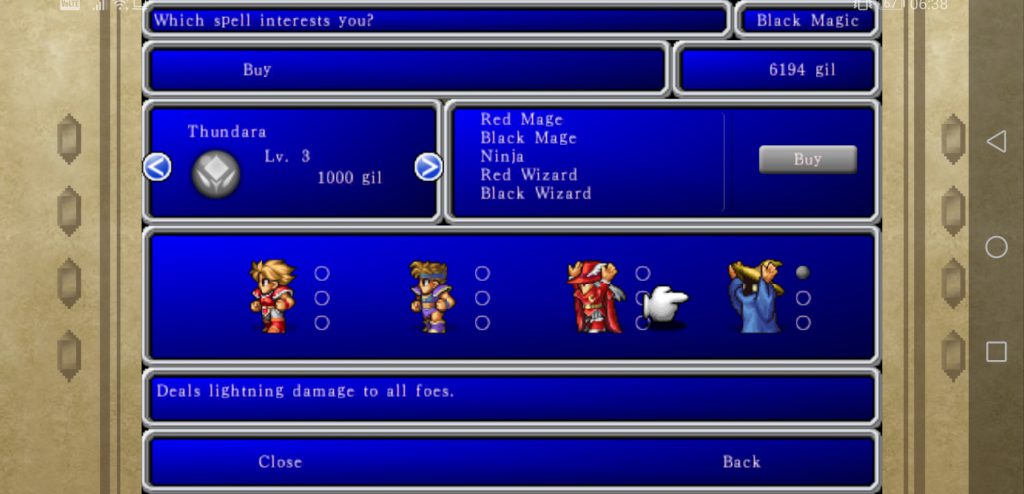This screenshot has height=494, width=1024.
Task: Buy the Thundara spell with the gray button
Action: click(x=807, y=159)
